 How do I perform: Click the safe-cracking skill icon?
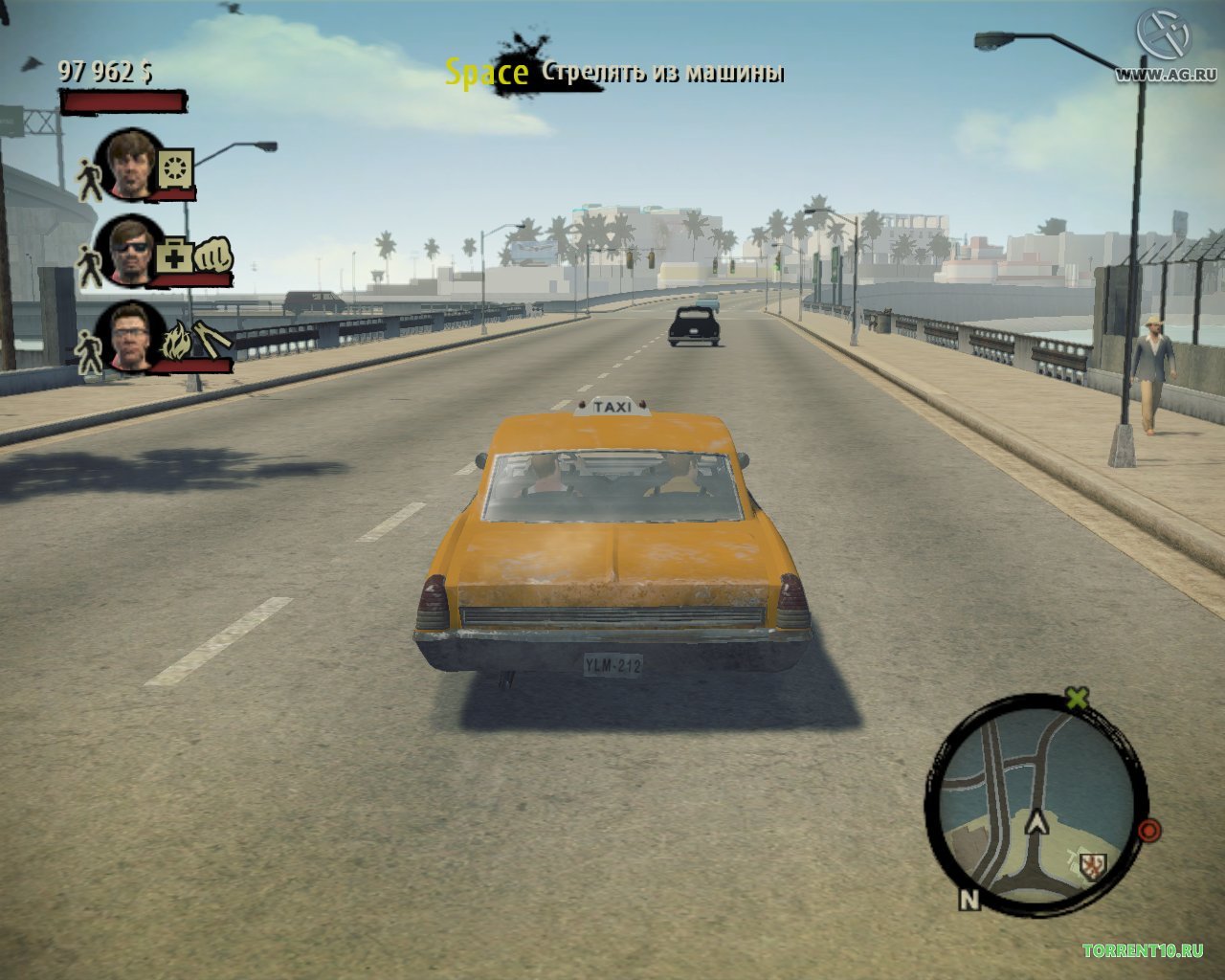point(175,168)
